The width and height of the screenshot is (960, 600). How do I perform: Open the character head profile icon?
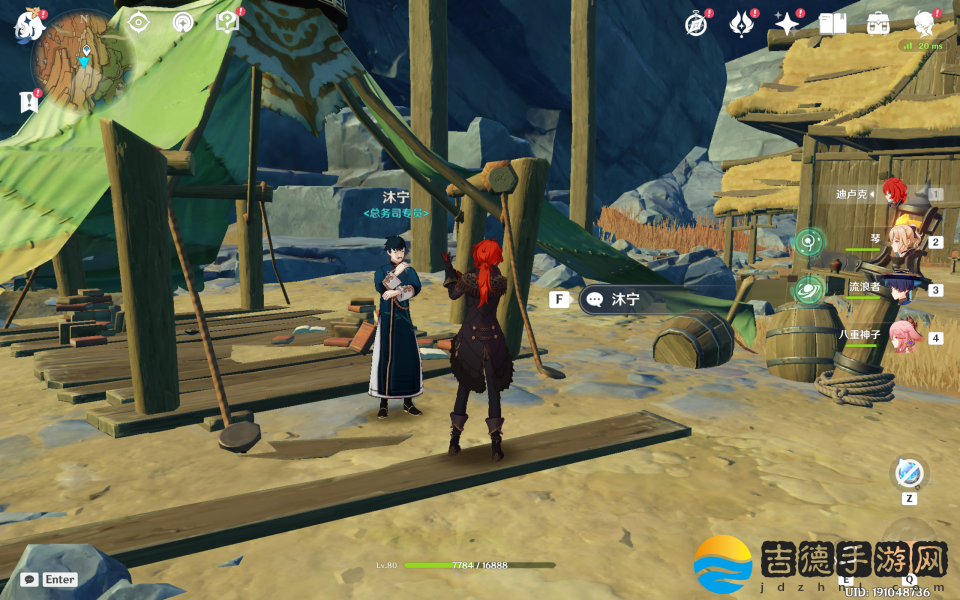point(924,24)
